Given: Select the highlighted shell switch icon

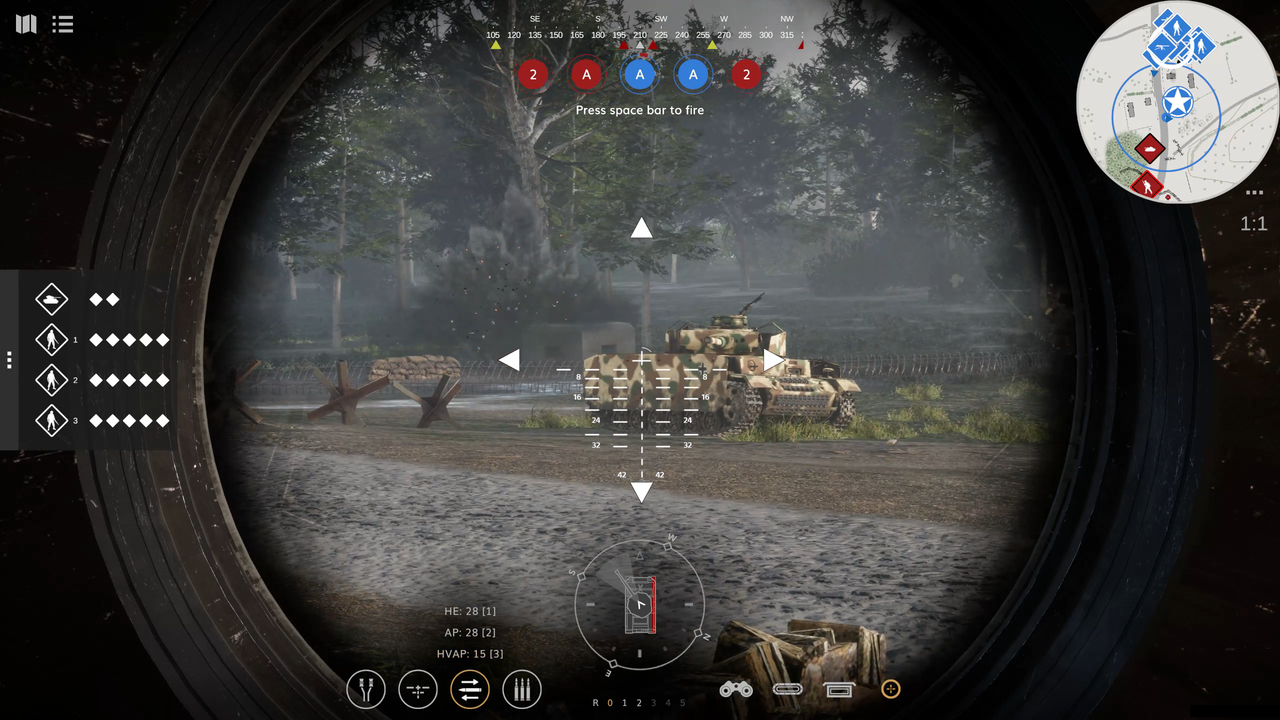Looking at the screenshot, I should (x=469, y=689).
